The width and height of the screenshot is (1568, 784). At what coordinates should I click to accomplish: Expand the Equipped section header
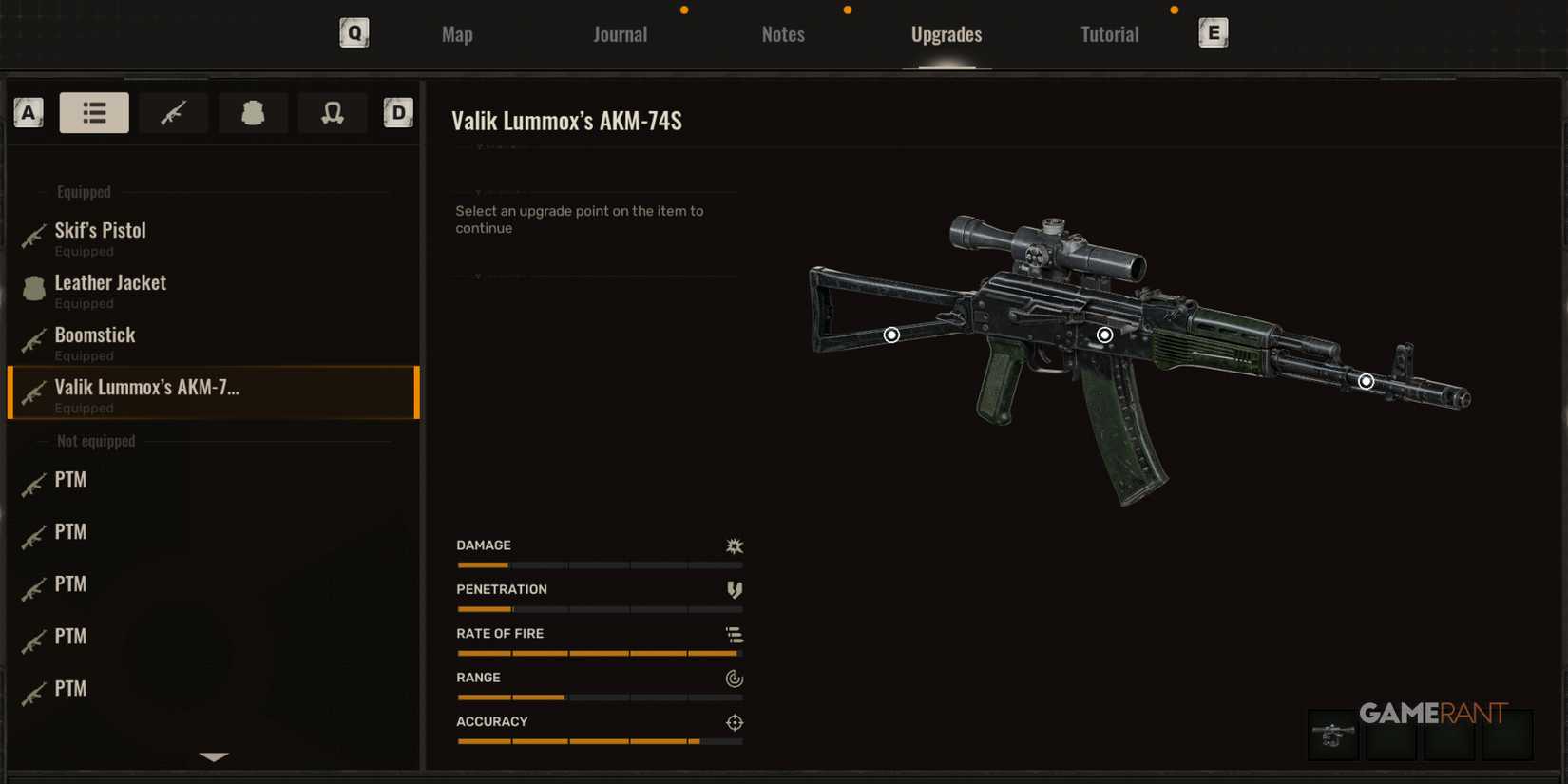[x=83, y=191]
